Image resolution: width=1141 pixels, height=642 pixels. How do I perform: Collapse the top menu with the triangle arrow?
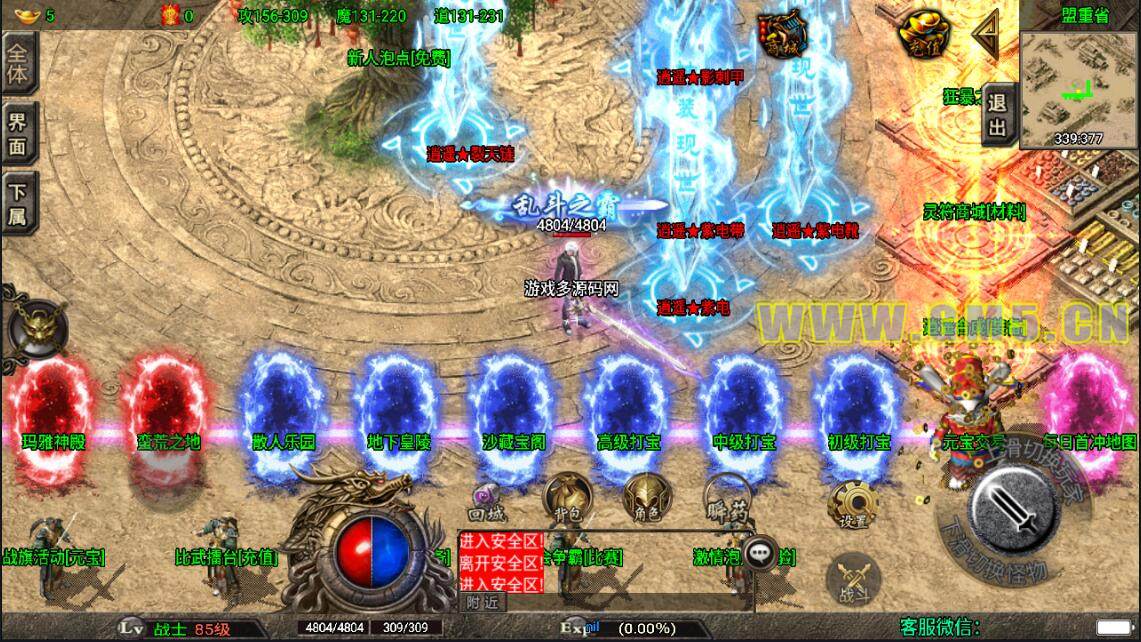tap(986, 36)
